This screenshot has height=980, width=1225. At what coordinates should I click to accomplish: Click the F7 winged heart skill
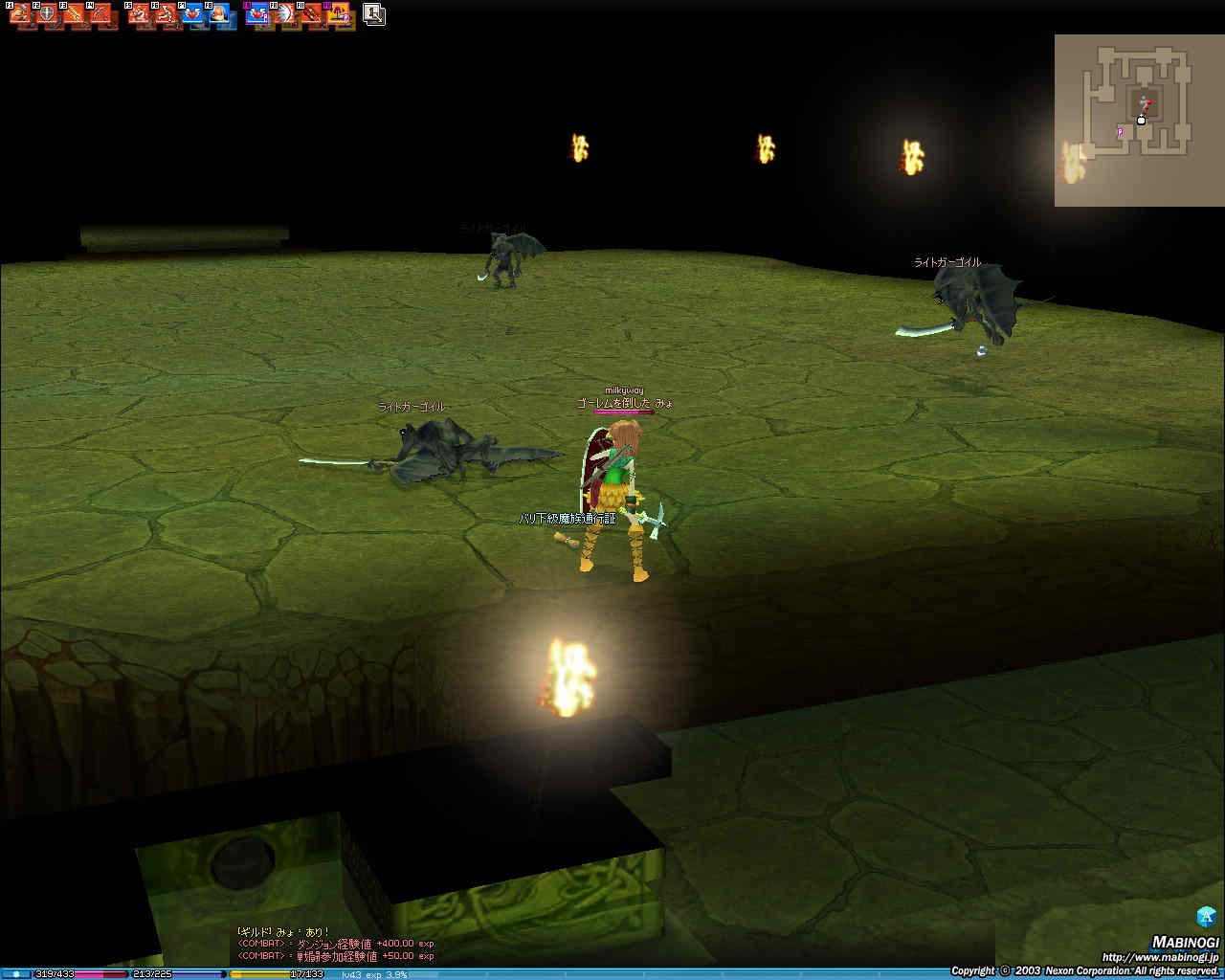pos(193,14)
